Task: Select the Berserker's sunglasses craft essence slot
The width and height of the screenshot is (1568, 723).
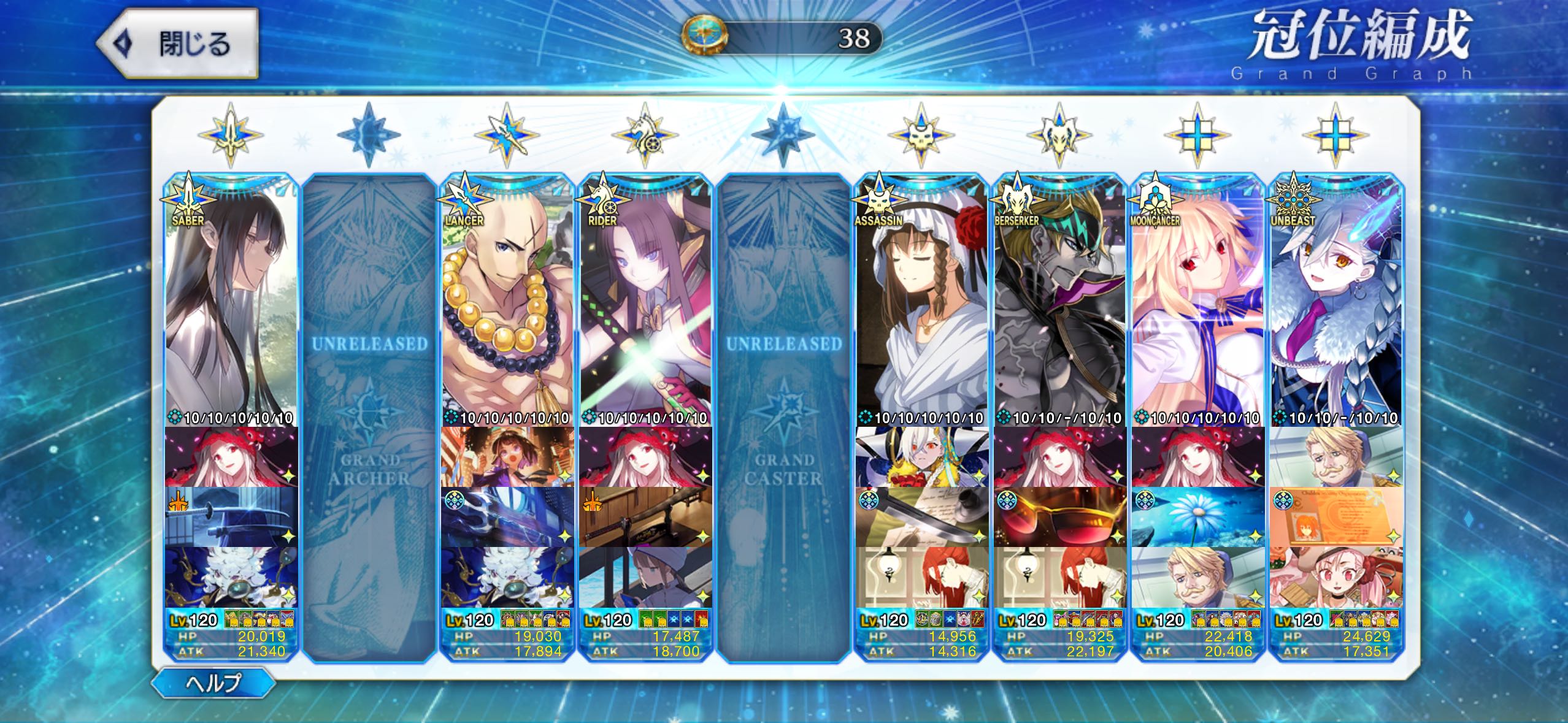Action: (1059, 517)
